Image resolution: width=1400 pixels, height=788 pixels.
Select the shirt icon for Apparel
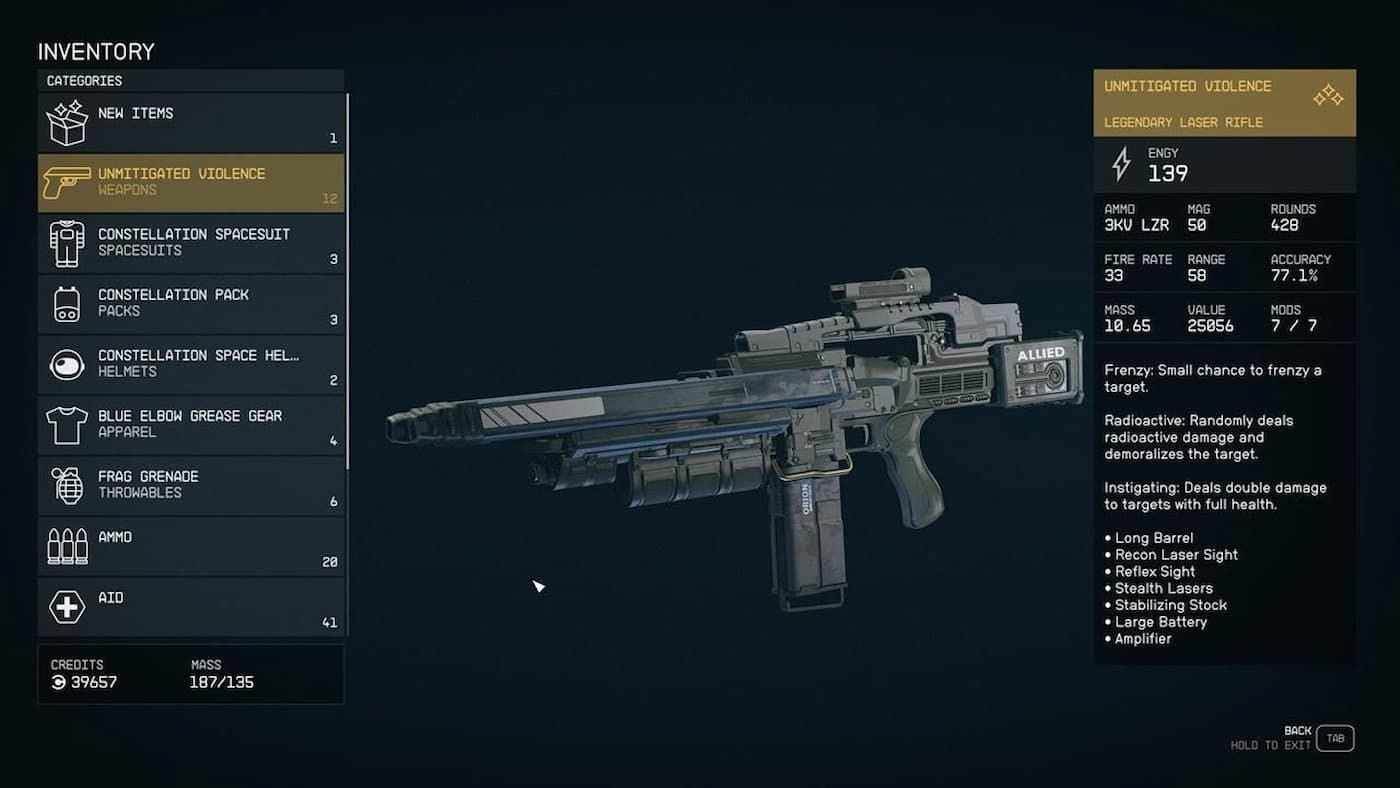click(66, 425)
